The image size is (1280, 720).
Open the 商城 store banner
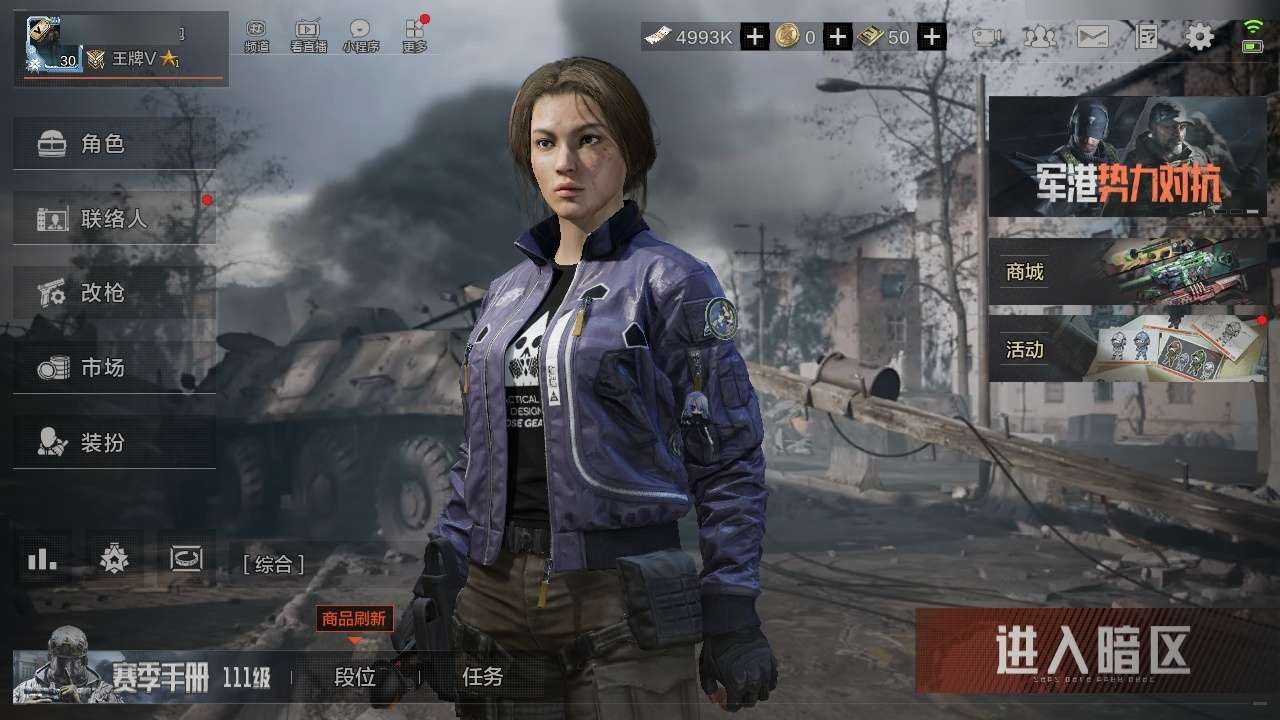(1127, 271)
